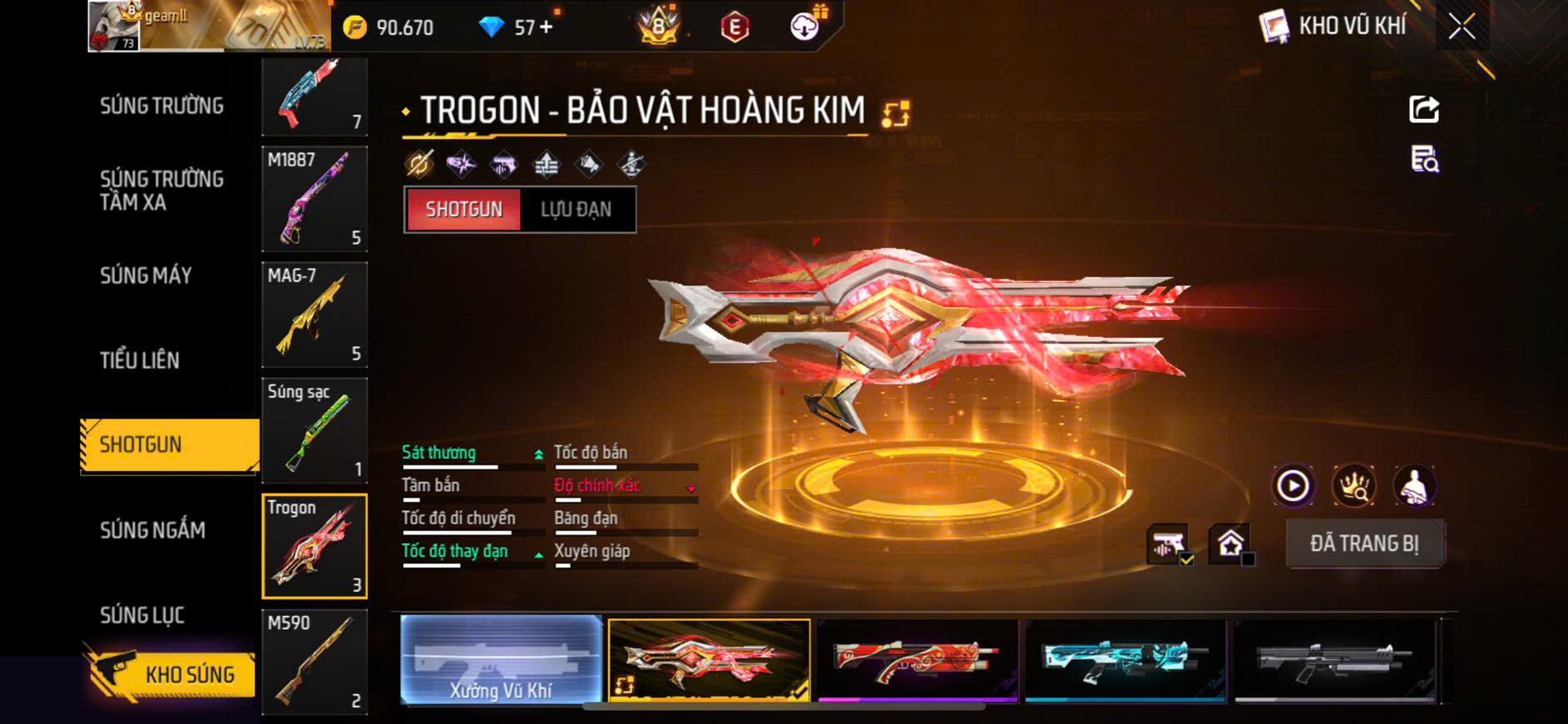Viewport: 1568px width, 724px height.
Task: Share the weapon skin
Action: pyautogui.click(x=1424, y=109)
